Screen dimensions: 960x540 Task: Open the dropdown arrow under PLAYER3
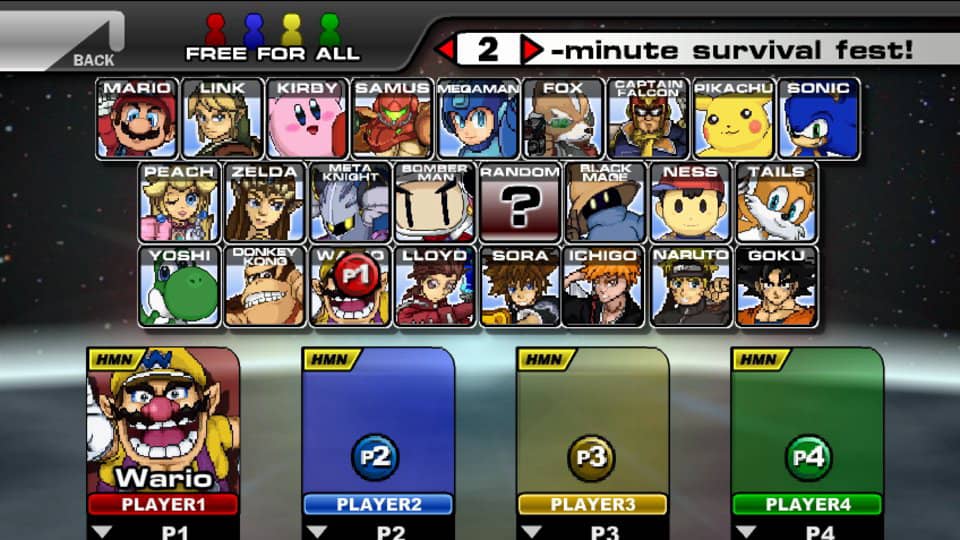531,532
